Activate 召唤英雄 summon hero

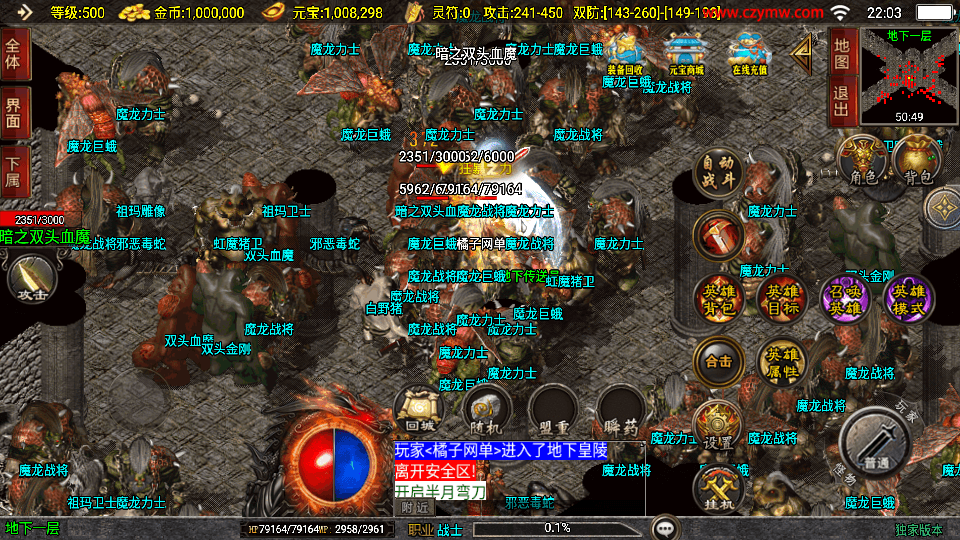[845, 299]
